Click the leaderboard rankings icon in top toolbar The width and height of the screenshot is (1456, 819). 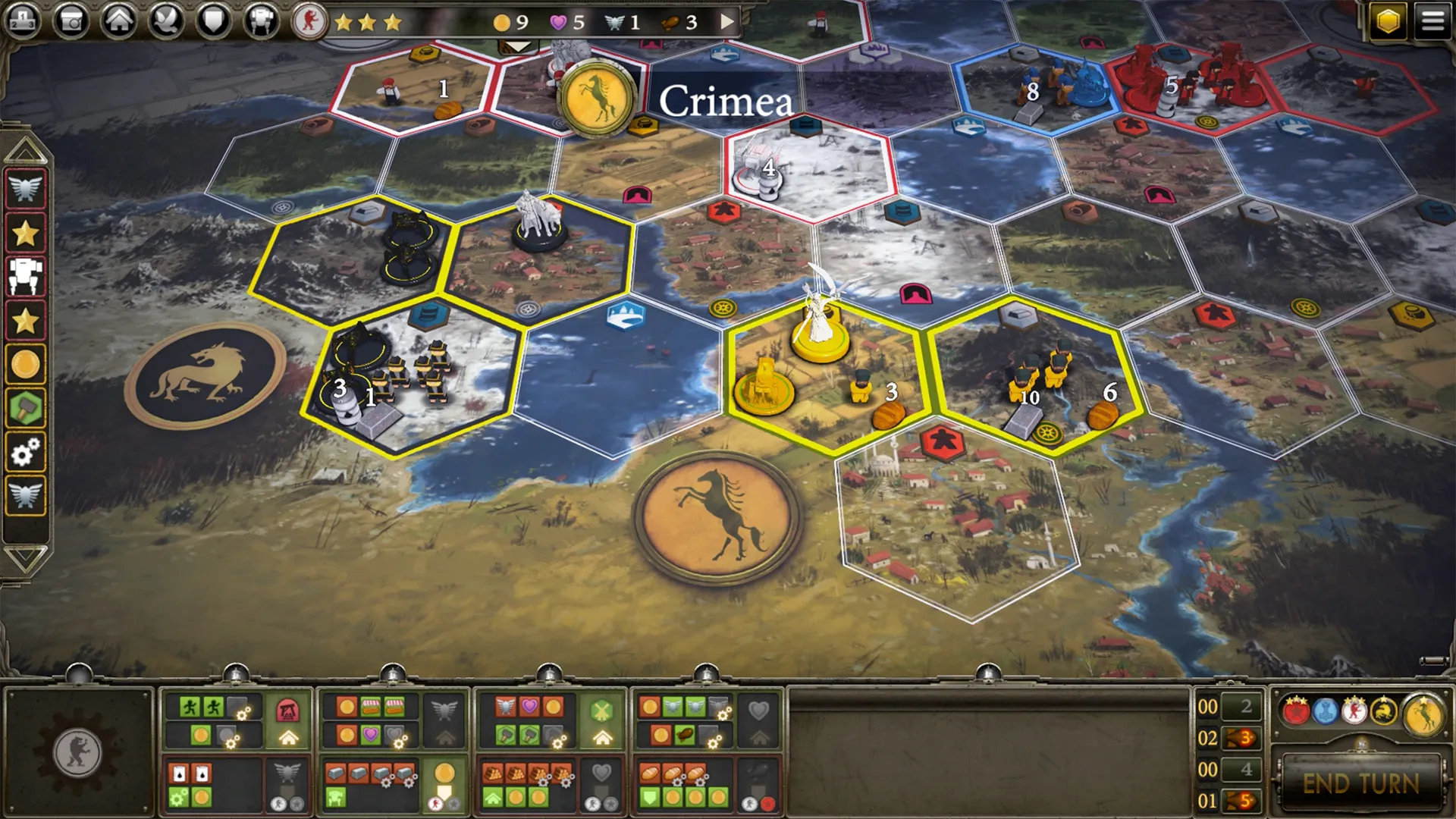click(22, 20)
